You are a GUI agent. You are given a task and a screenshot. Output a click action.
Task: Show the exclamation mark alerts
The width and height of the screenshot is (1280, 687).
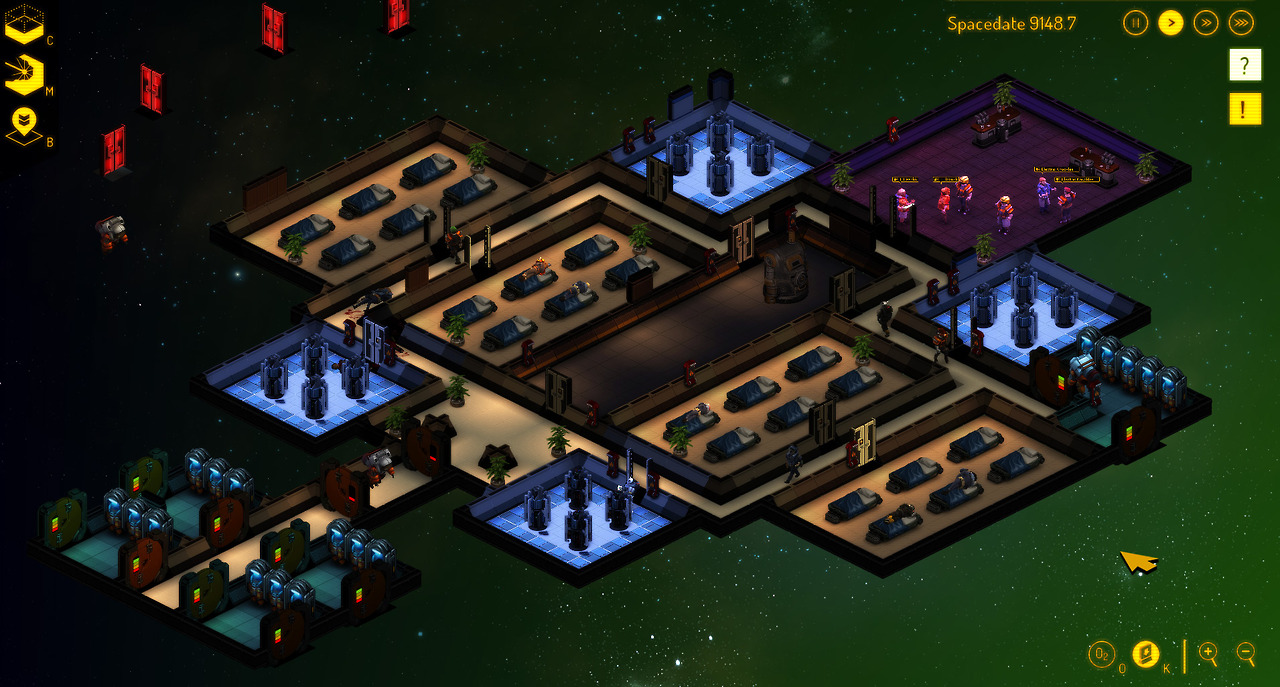point(1244,108)
